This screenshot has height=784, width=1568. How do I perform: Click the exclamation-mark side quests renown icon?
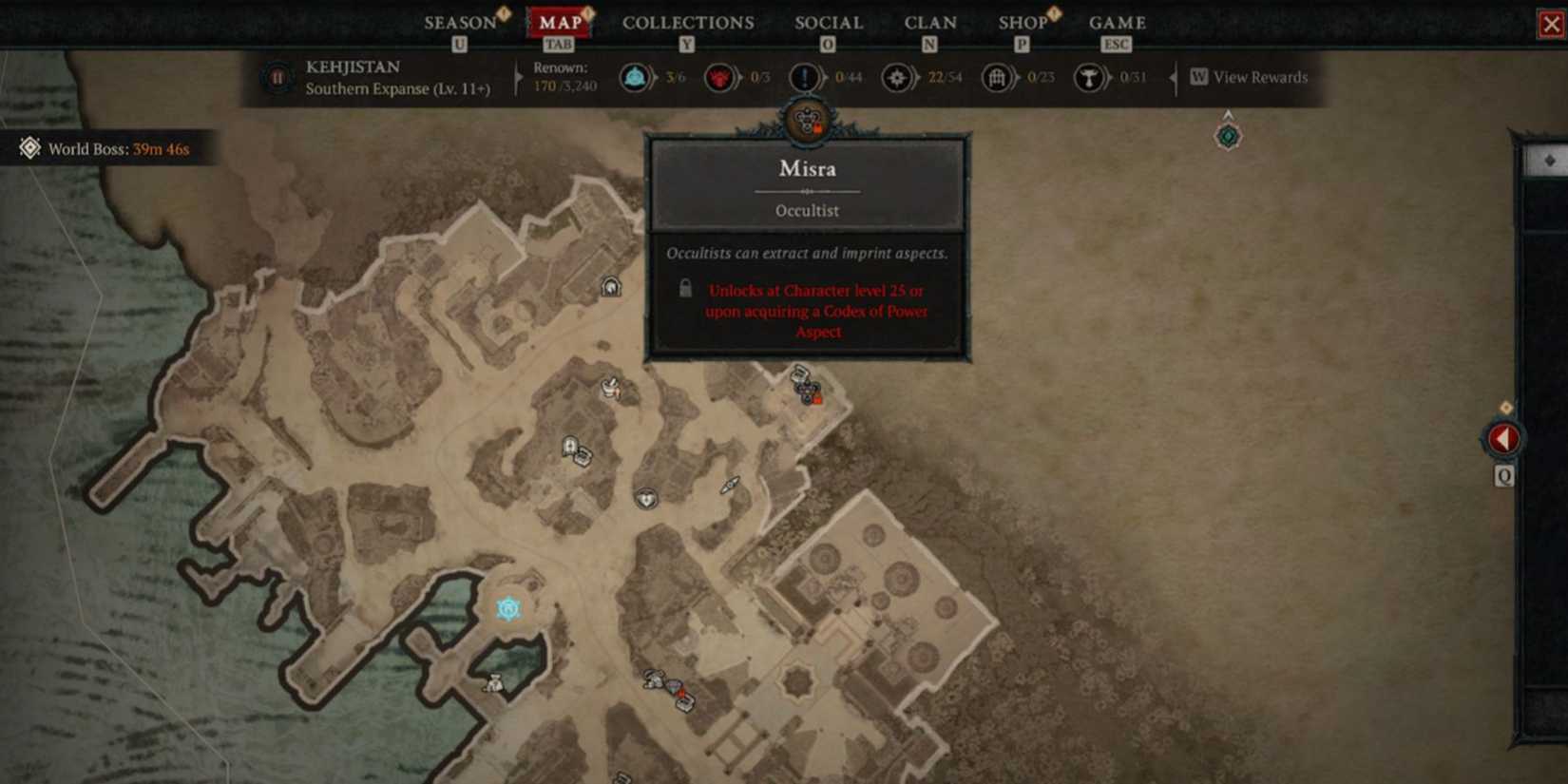click(807, 78)
